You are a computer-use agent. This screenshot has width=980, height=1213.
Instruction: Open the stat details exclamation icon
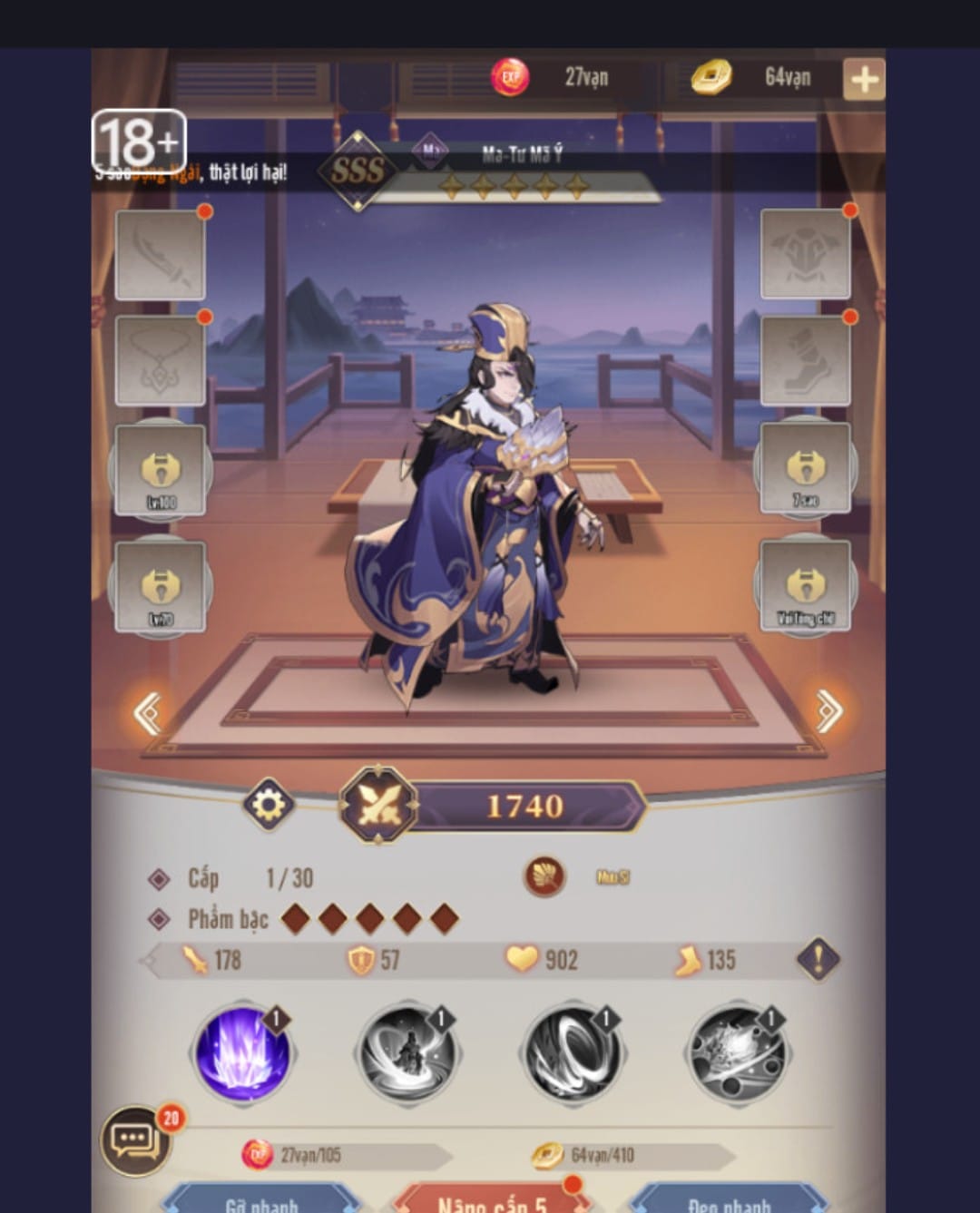818,959
